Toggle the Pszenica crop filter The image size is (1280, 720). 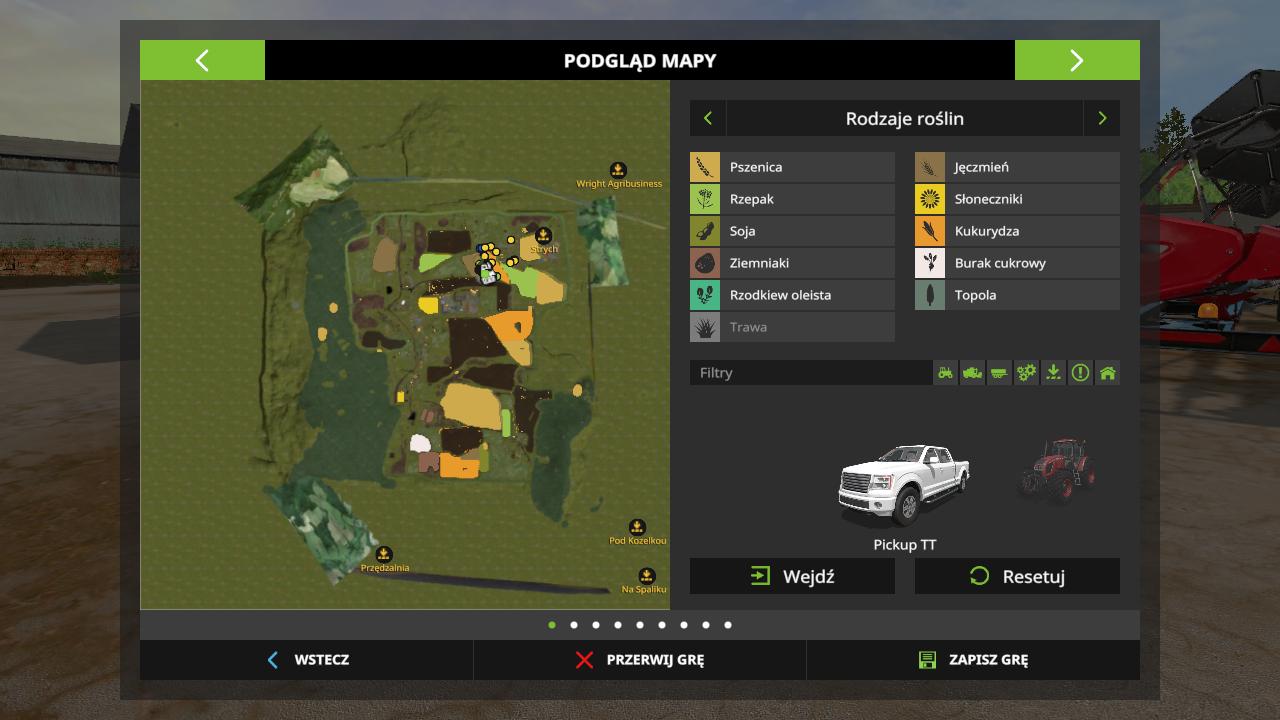coord(792,167)
